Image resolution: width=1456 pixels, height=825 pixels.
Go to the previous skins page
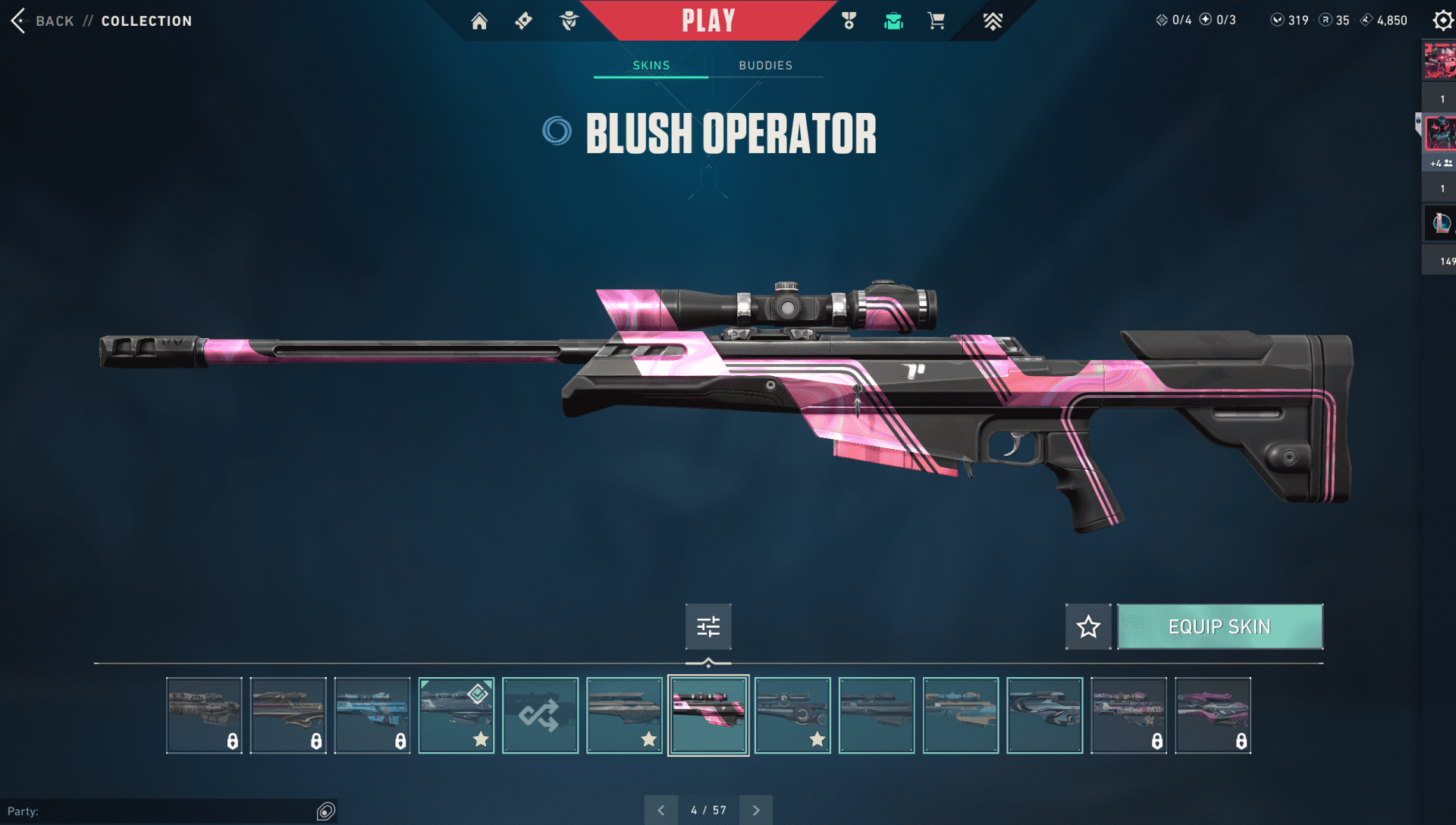point(661,810)
